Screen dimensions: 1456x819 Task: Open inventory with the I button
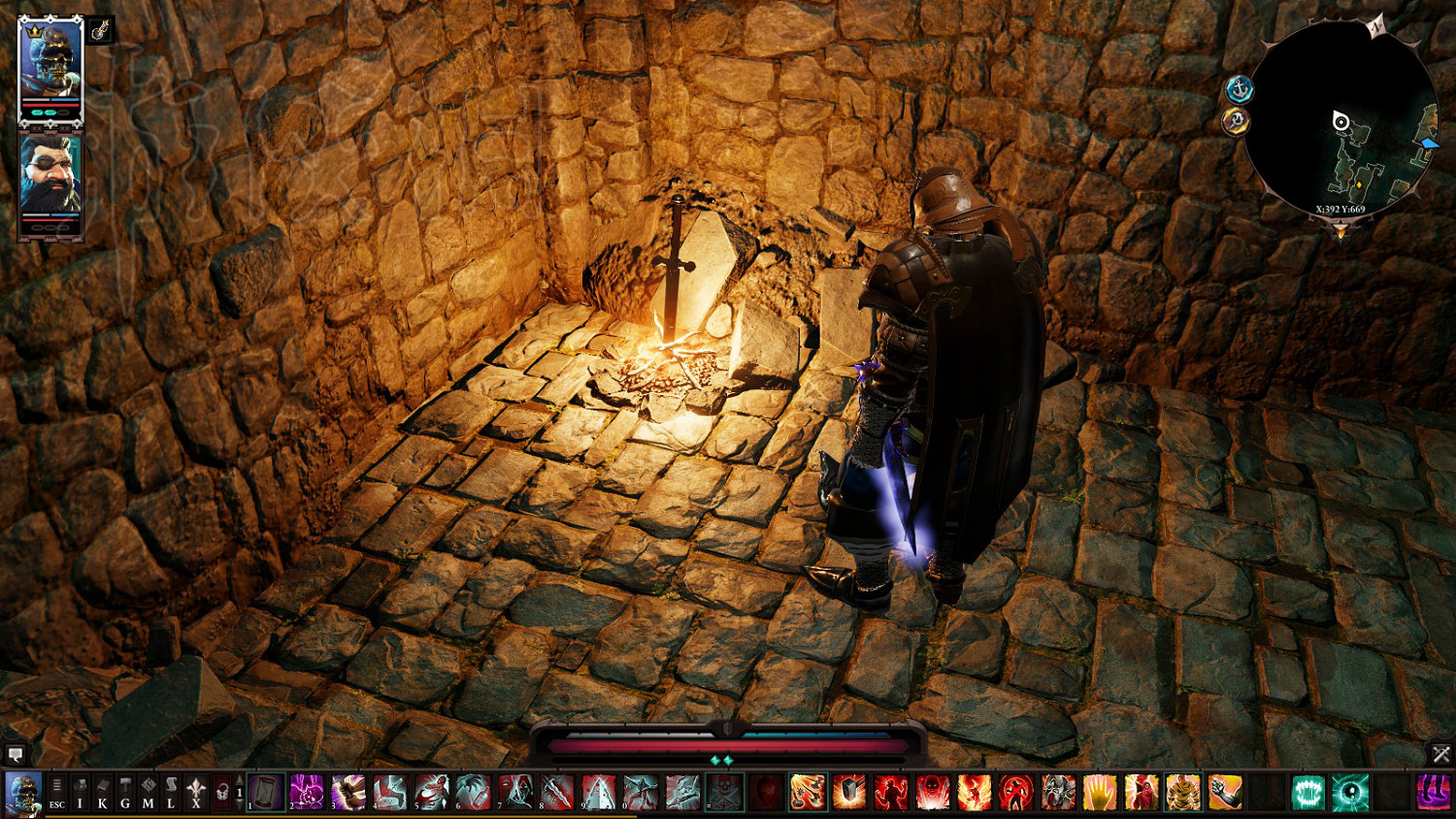tap(81, 792)
